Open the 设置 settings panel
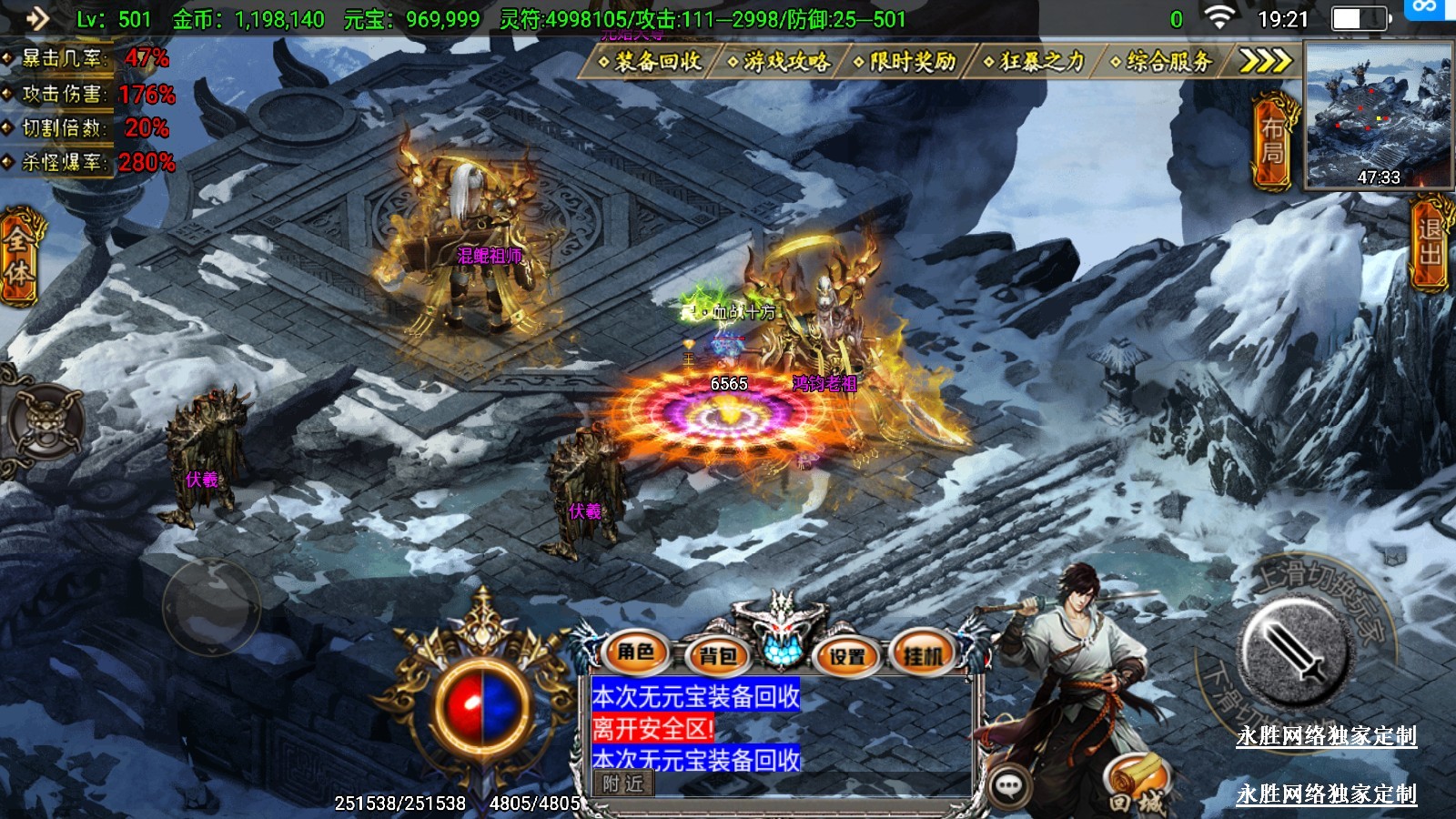The width and height of the screenshot is (1456, 819). 847,655
